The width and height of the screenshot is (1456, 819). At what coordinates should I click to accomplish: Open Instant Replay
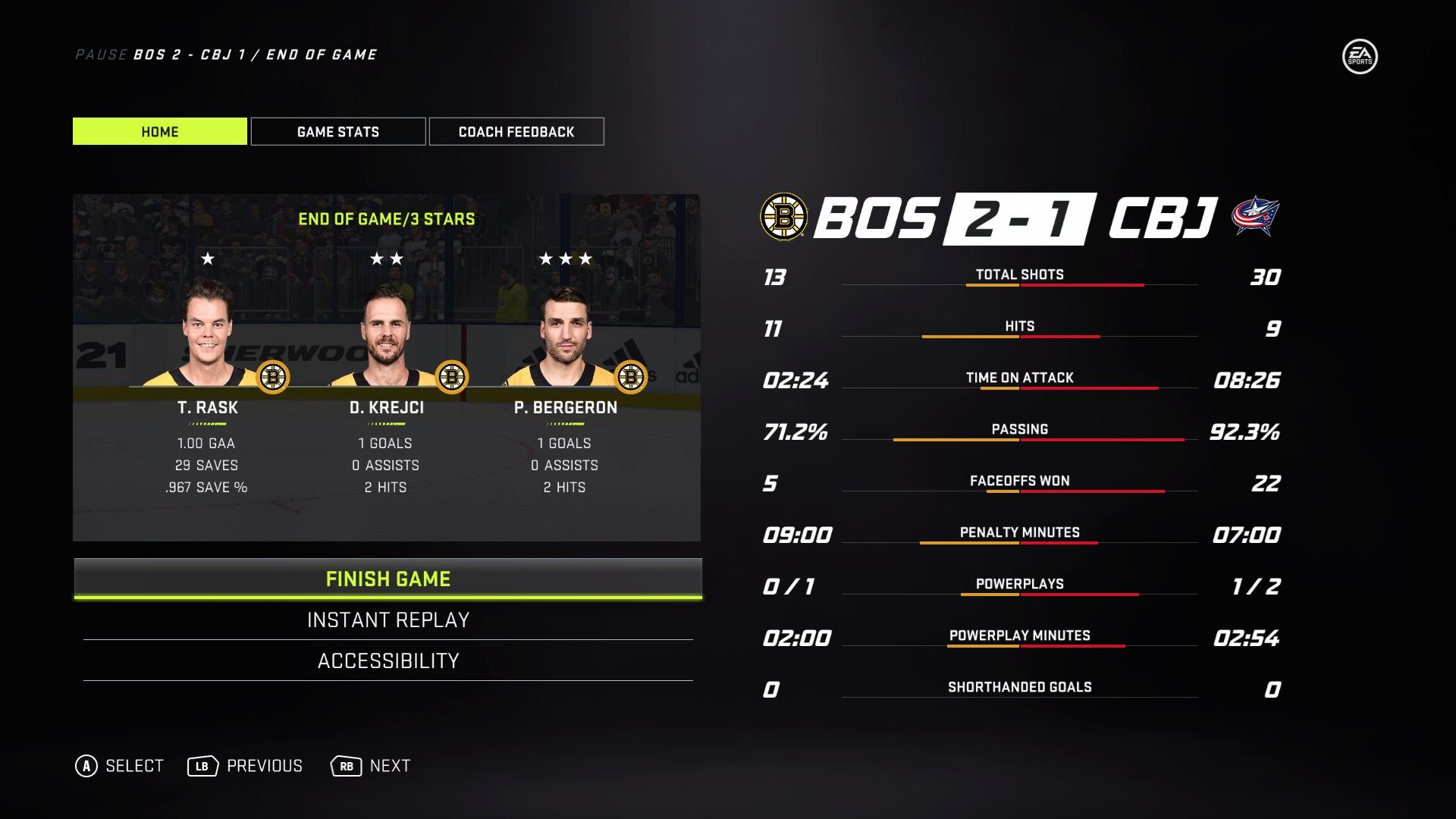(388, 620)
